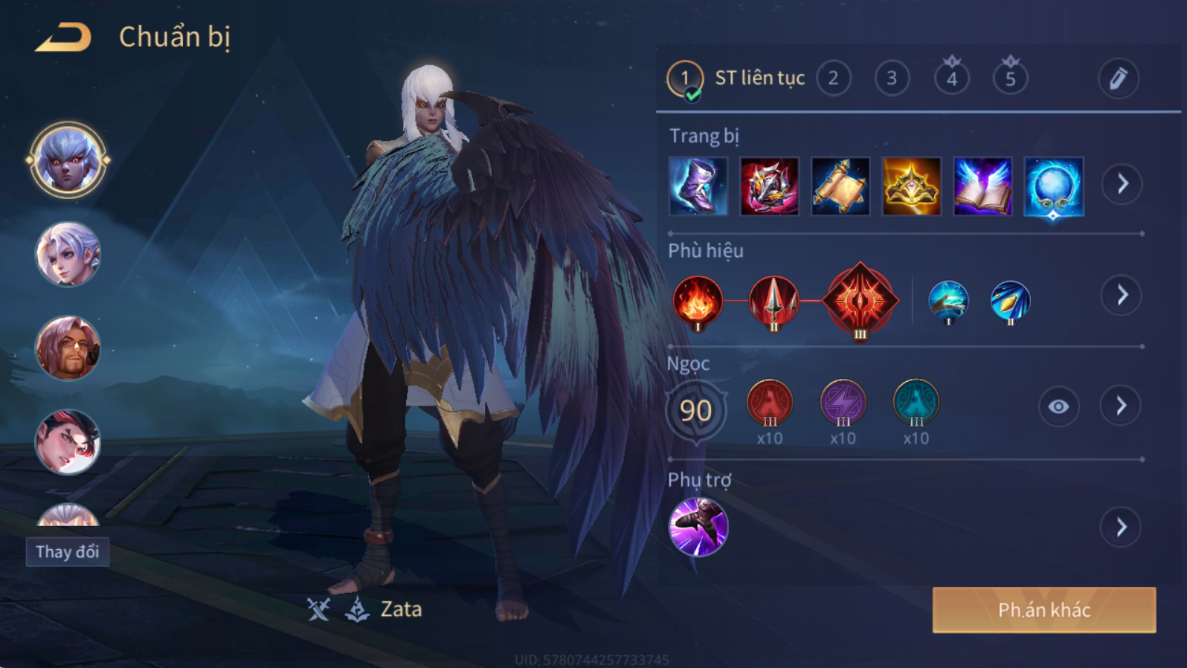Switch to build preset 4
The width and height of the screenshot is (1187, 668).
coord(951,78)
